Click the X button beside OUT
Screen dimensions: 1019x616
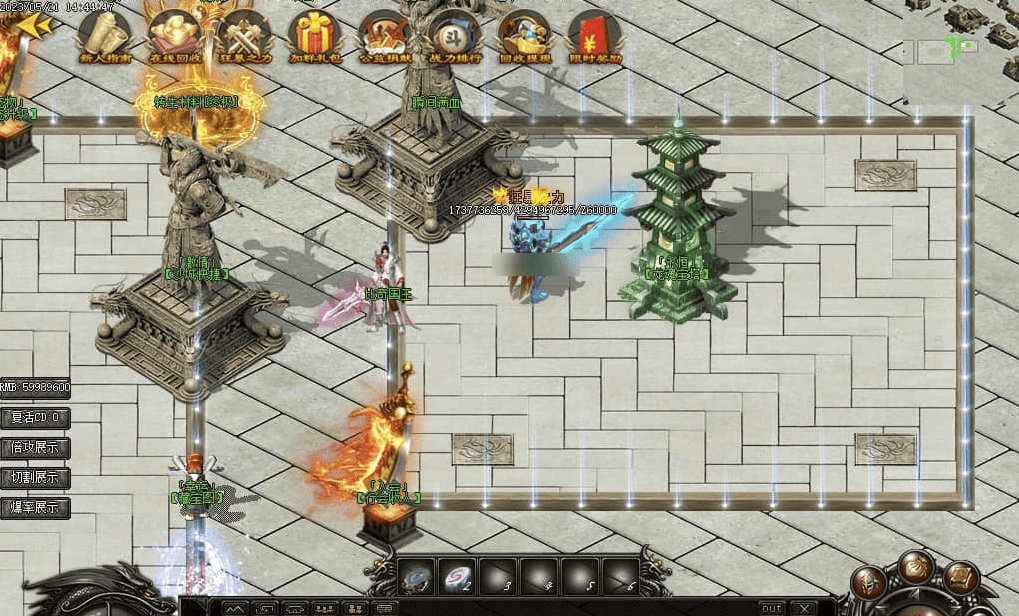pos(803,608)
